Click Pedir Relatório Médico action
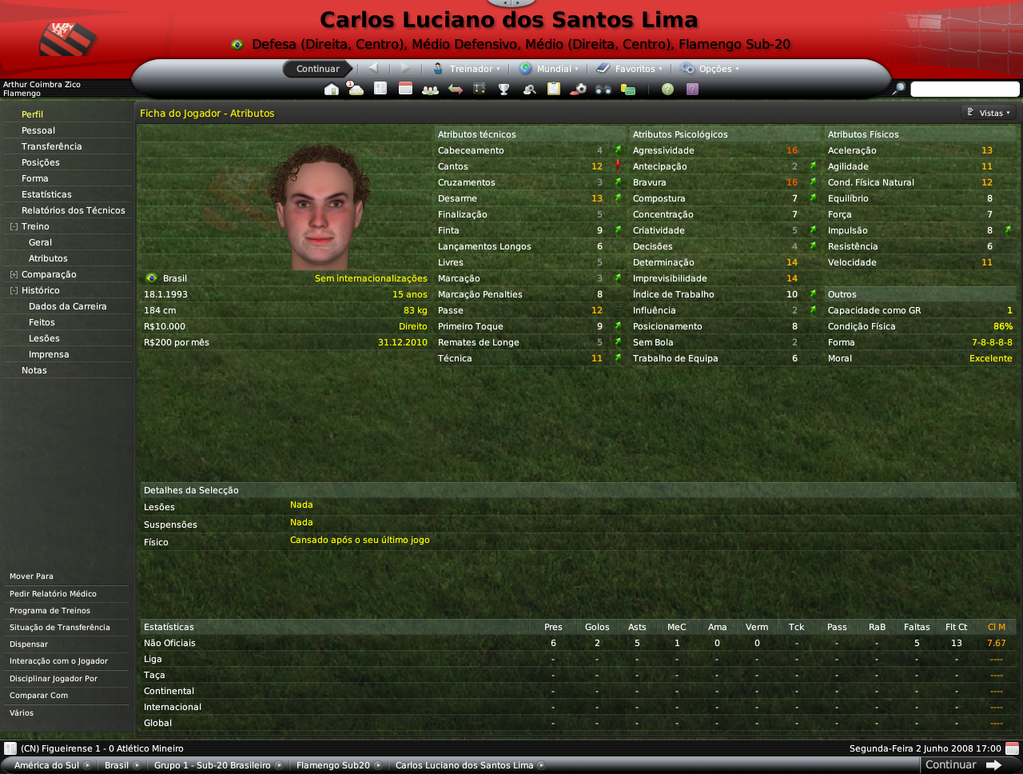This screenshot has width=1023, height=774. pyautogui.click(x=53, y=594)
